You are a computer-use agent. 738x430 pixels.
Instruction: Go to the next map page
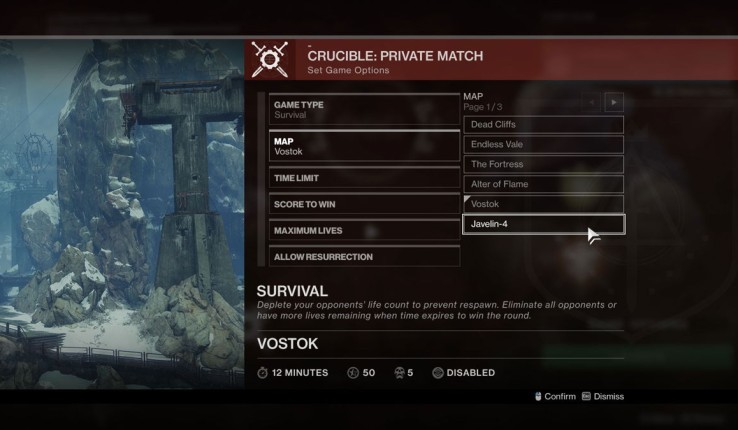614,102
